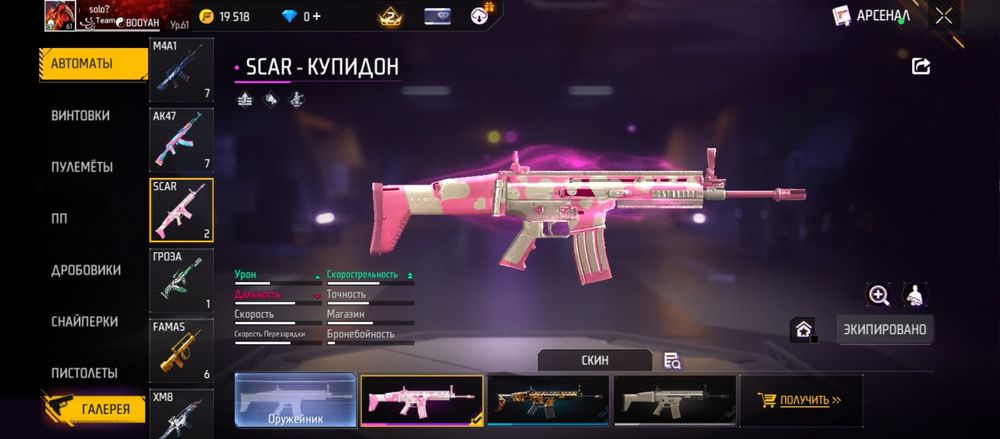
Task: Open the skin list search icon
Action: click(x=672, y=361)
